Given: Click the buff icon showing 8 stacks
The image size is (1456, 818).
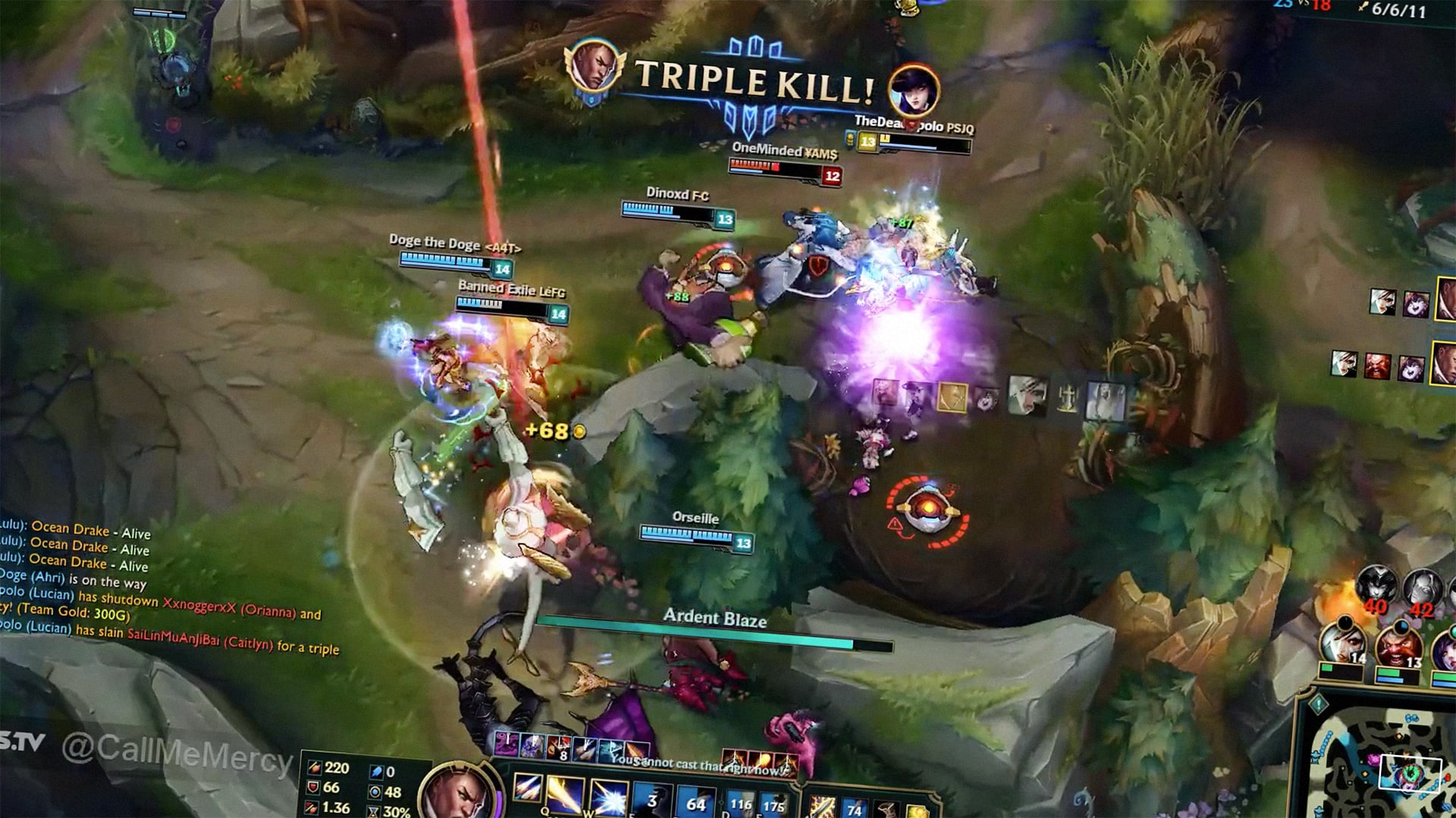Looking at the screenshot, I should click(x=559, y=746).
